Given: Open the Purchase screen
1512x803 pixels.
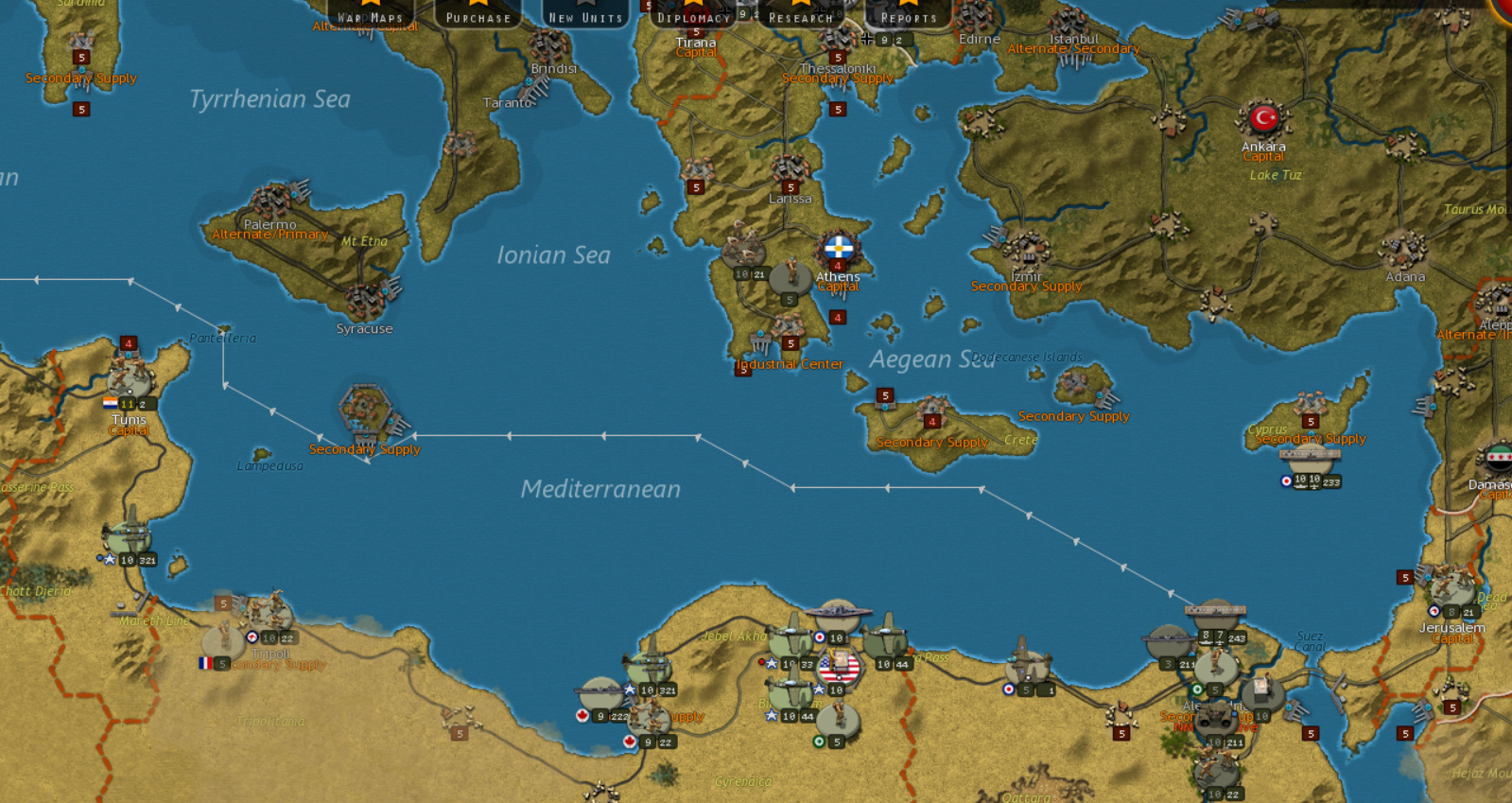Looking at the screenshot, I should (x=478, y=14).
